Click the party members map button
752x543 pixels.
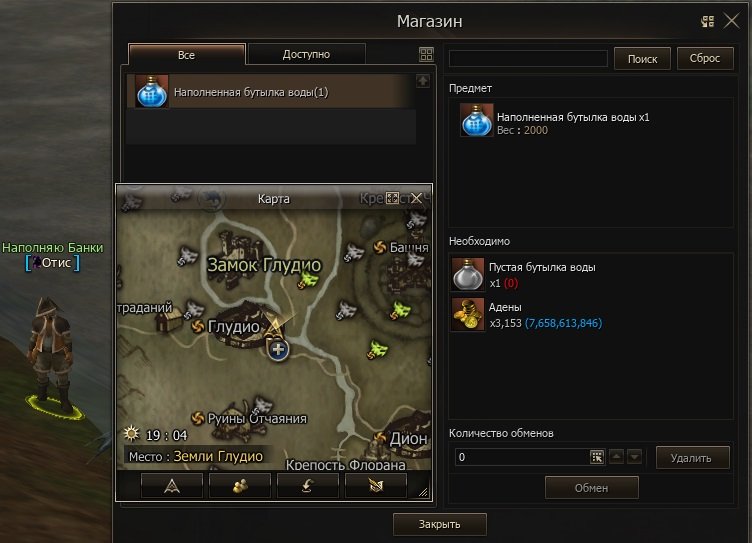(239, 485)
